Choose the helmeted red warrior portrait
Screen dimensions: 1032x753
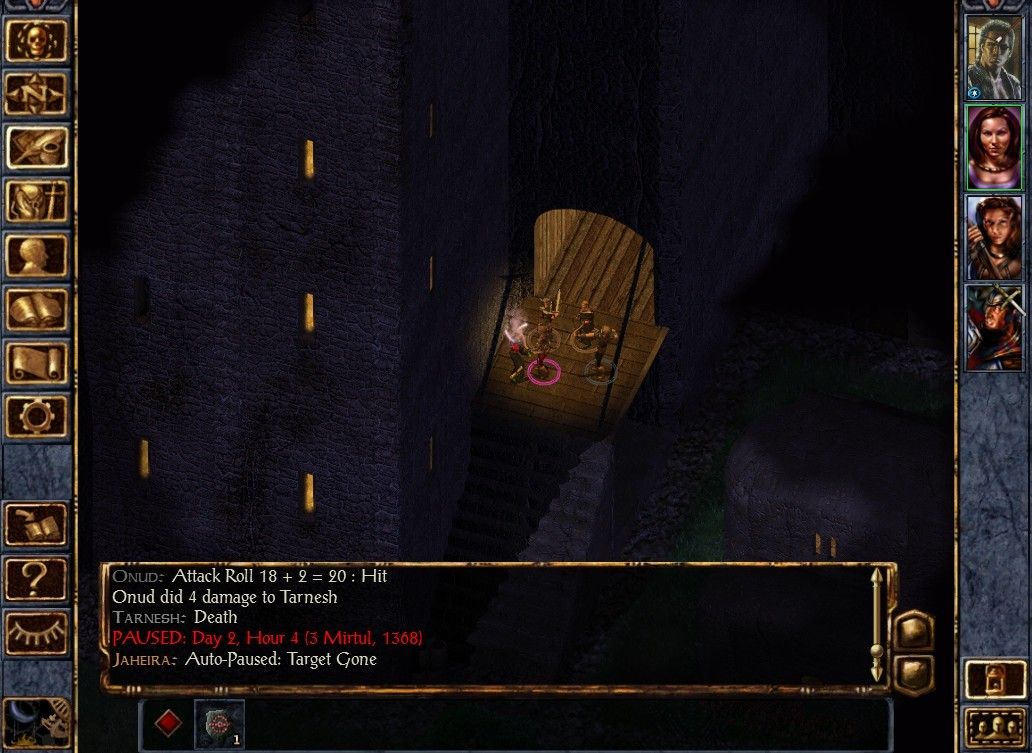click(994, 327)
